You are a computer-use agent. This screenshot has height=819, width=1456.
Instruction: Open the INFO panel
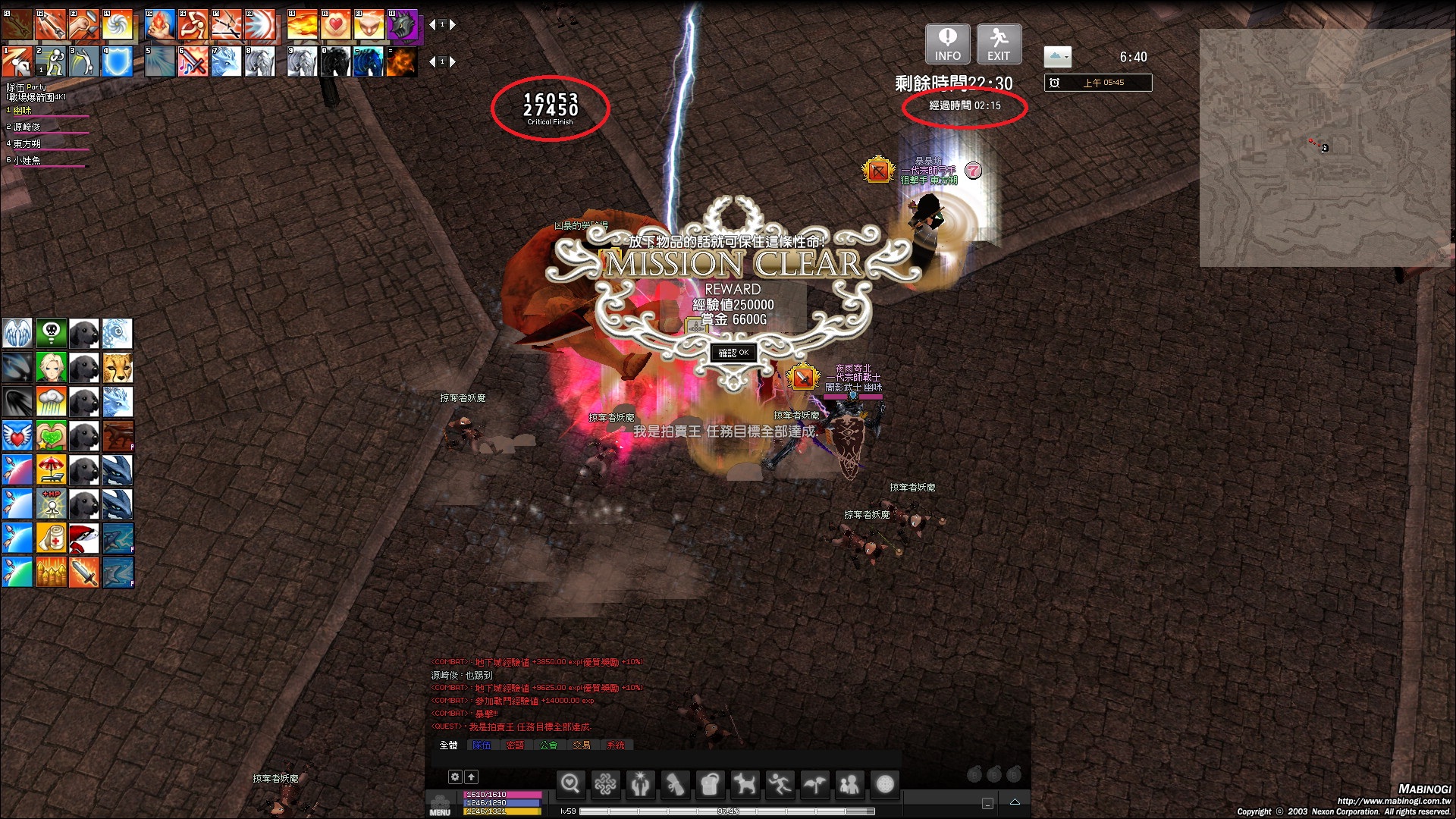[947, 44]
